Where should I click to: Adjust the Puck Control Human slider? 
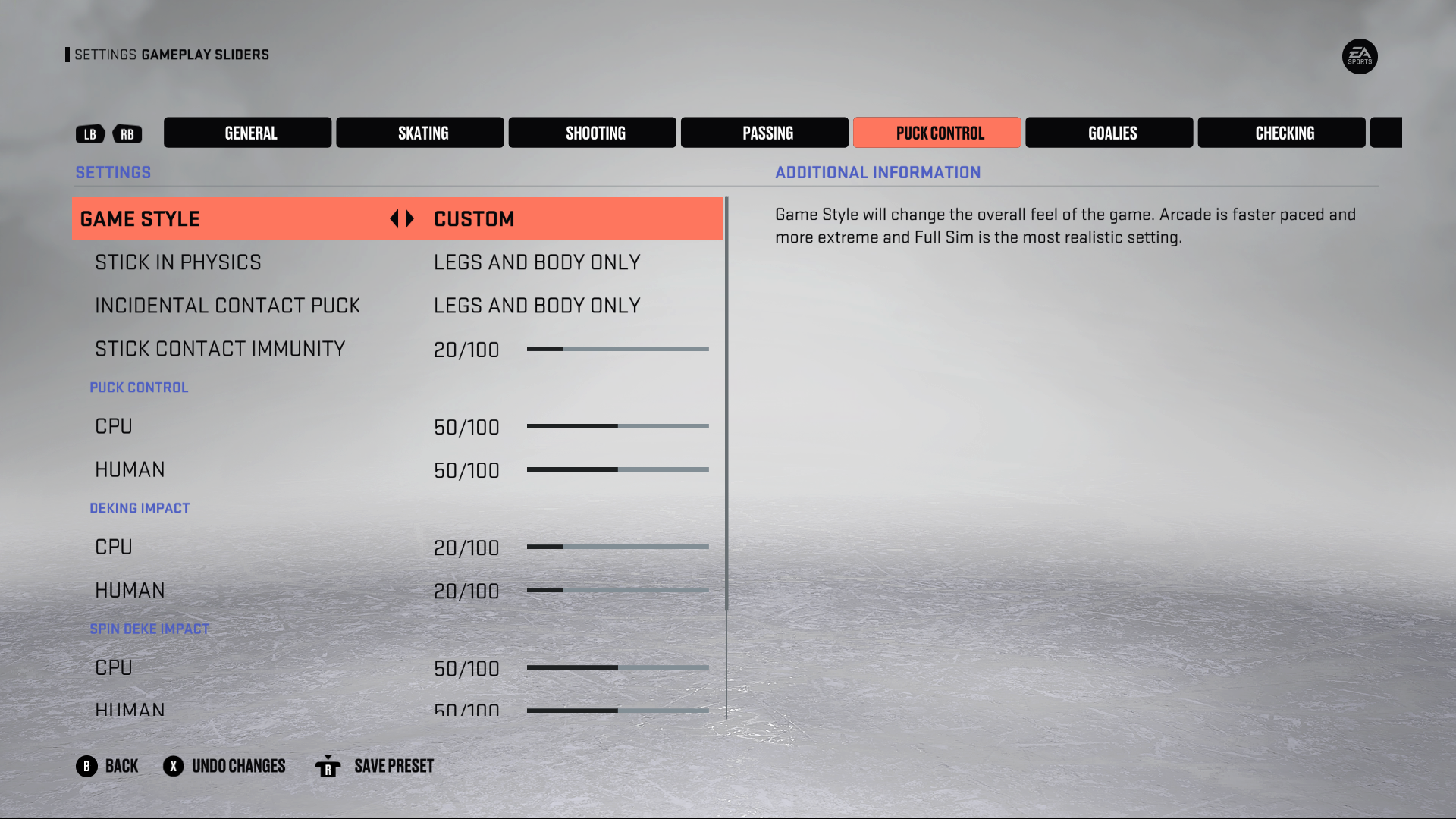tap(617, 469)
